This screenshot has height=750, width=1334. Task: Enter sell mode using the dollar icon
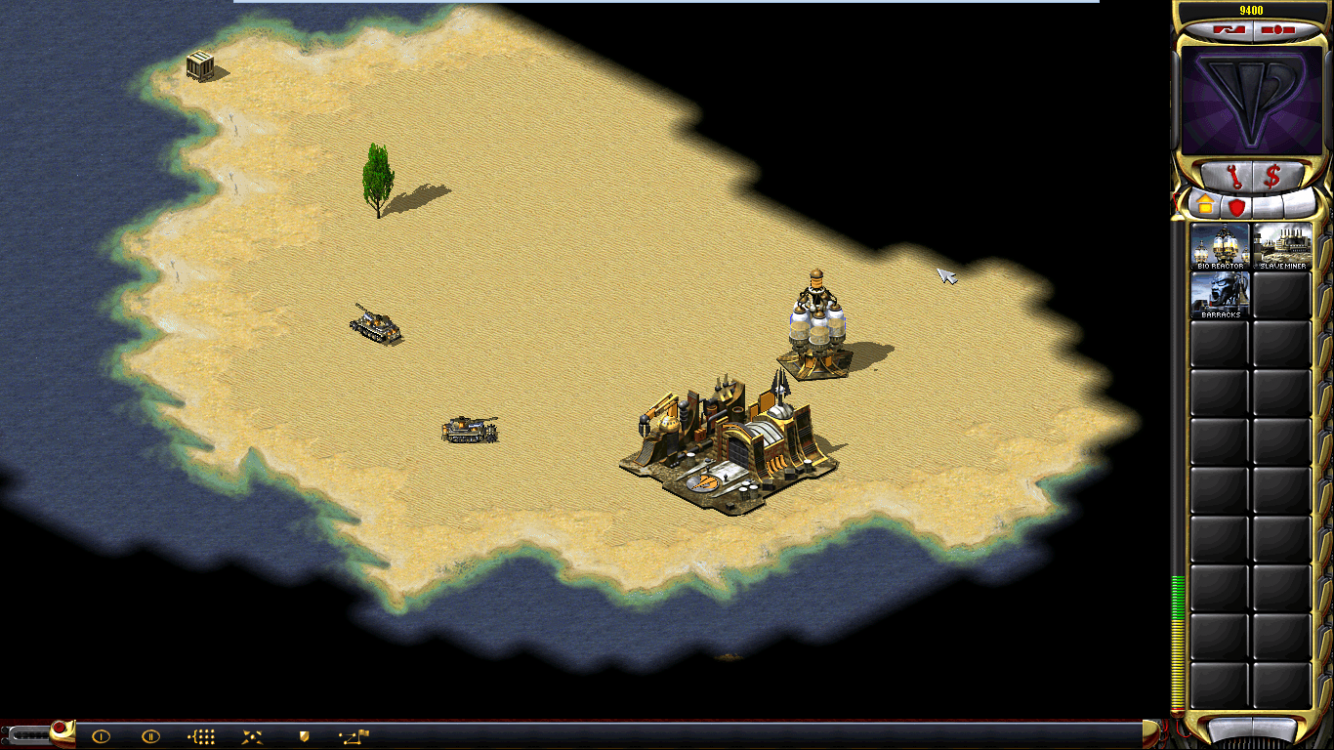(1273, 174)
